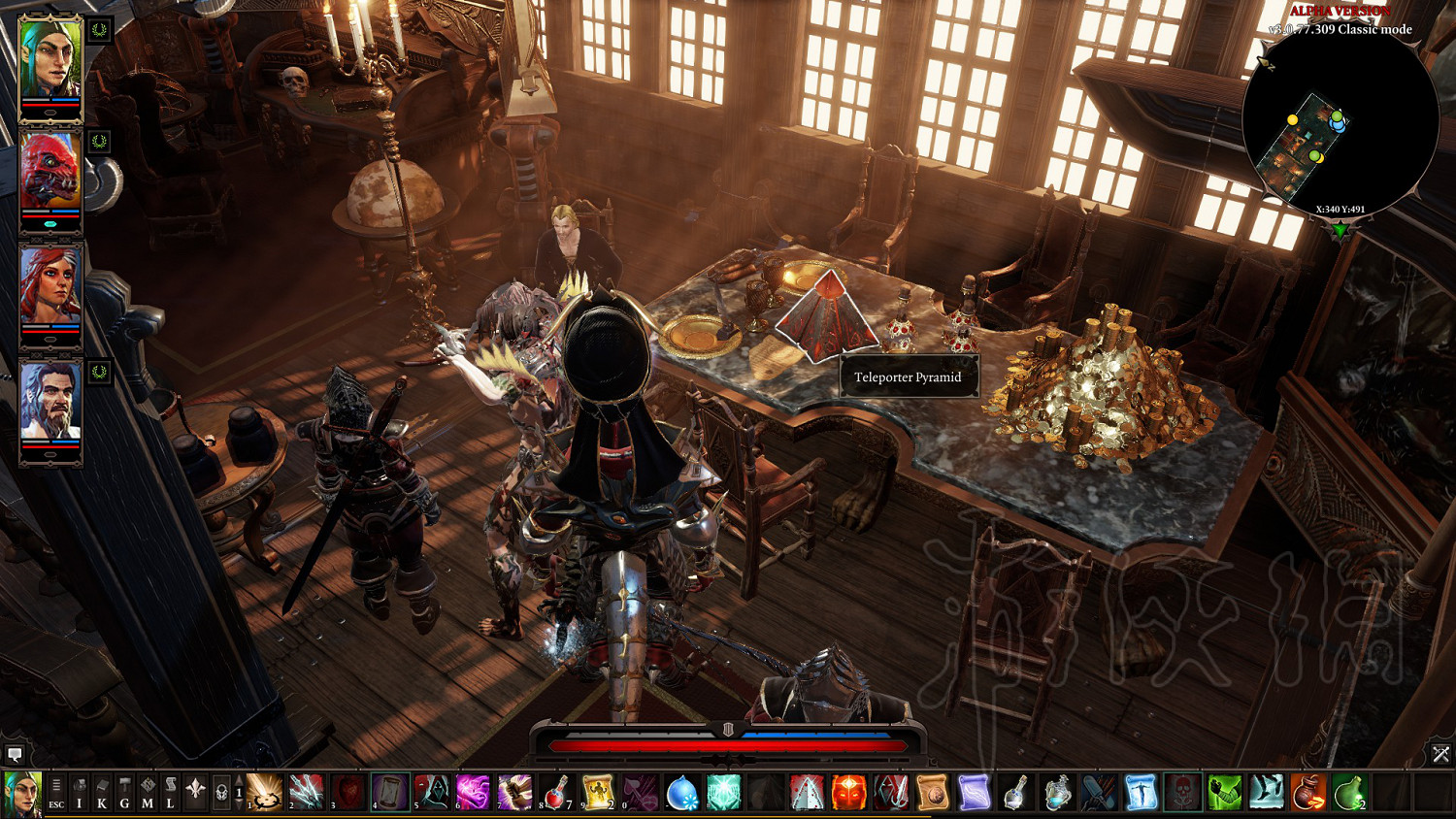Open the ESC game menu button
The image size is (1456, 819).
click(x=56, y=793)
